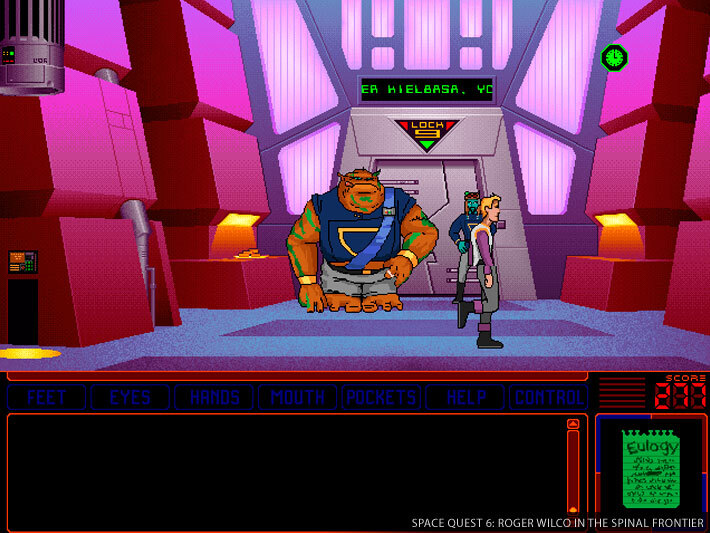Activate the HANDS action button

point(214,397)
